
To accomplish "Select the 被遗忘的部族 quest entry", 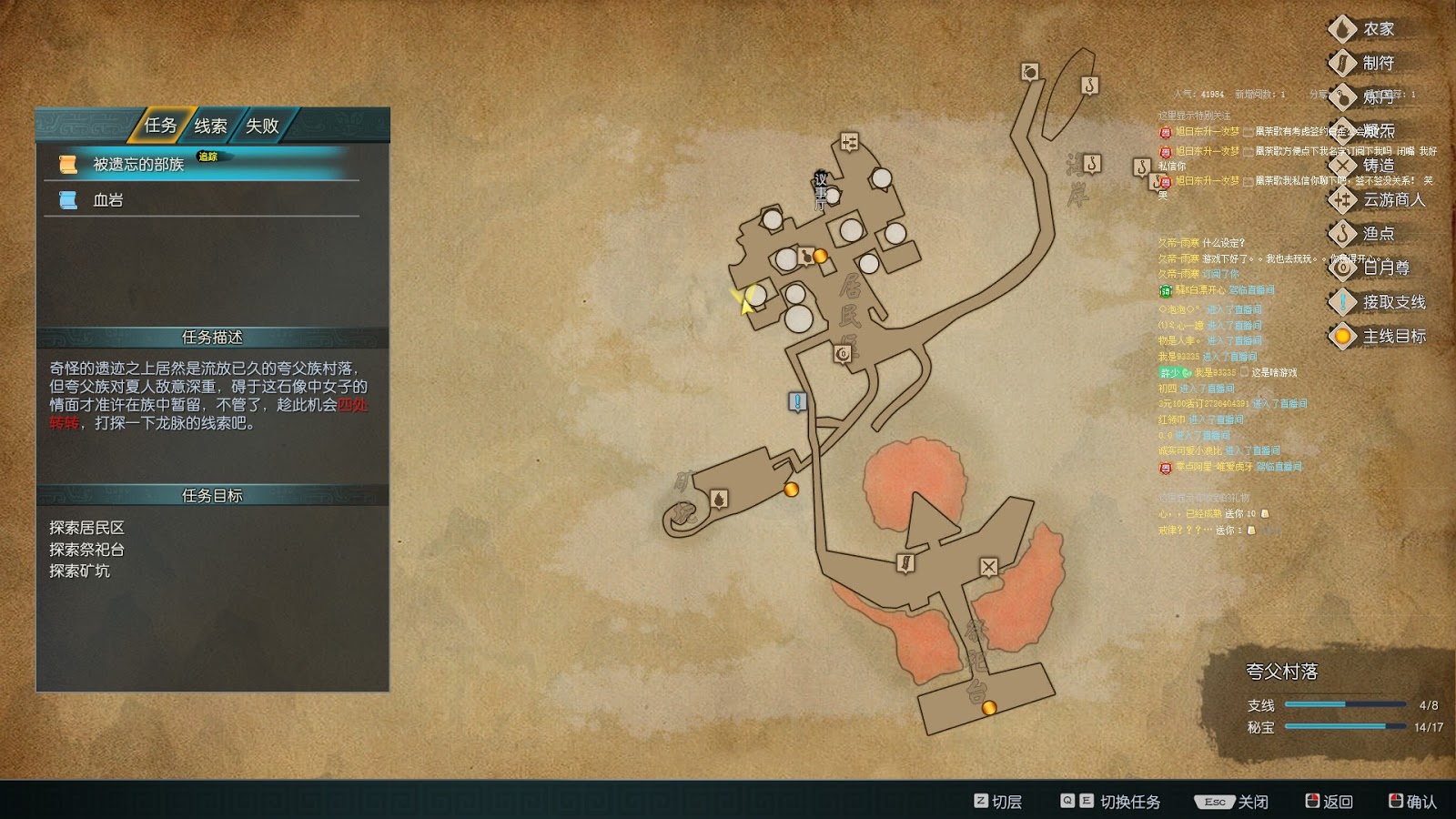I will tap(138, 164).
